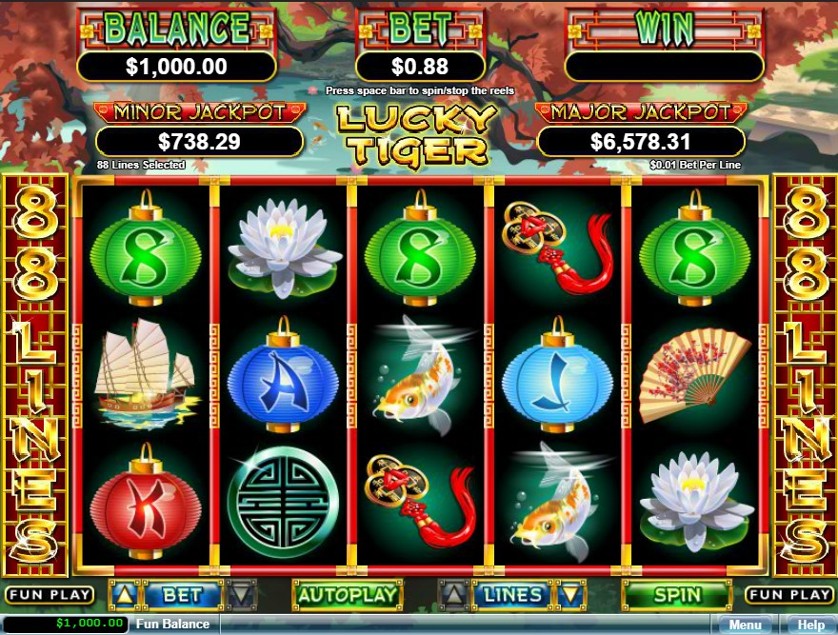Screen dimensions: 838x635
Task: Spin the reels with the Spin button
Action: [678, 594]
